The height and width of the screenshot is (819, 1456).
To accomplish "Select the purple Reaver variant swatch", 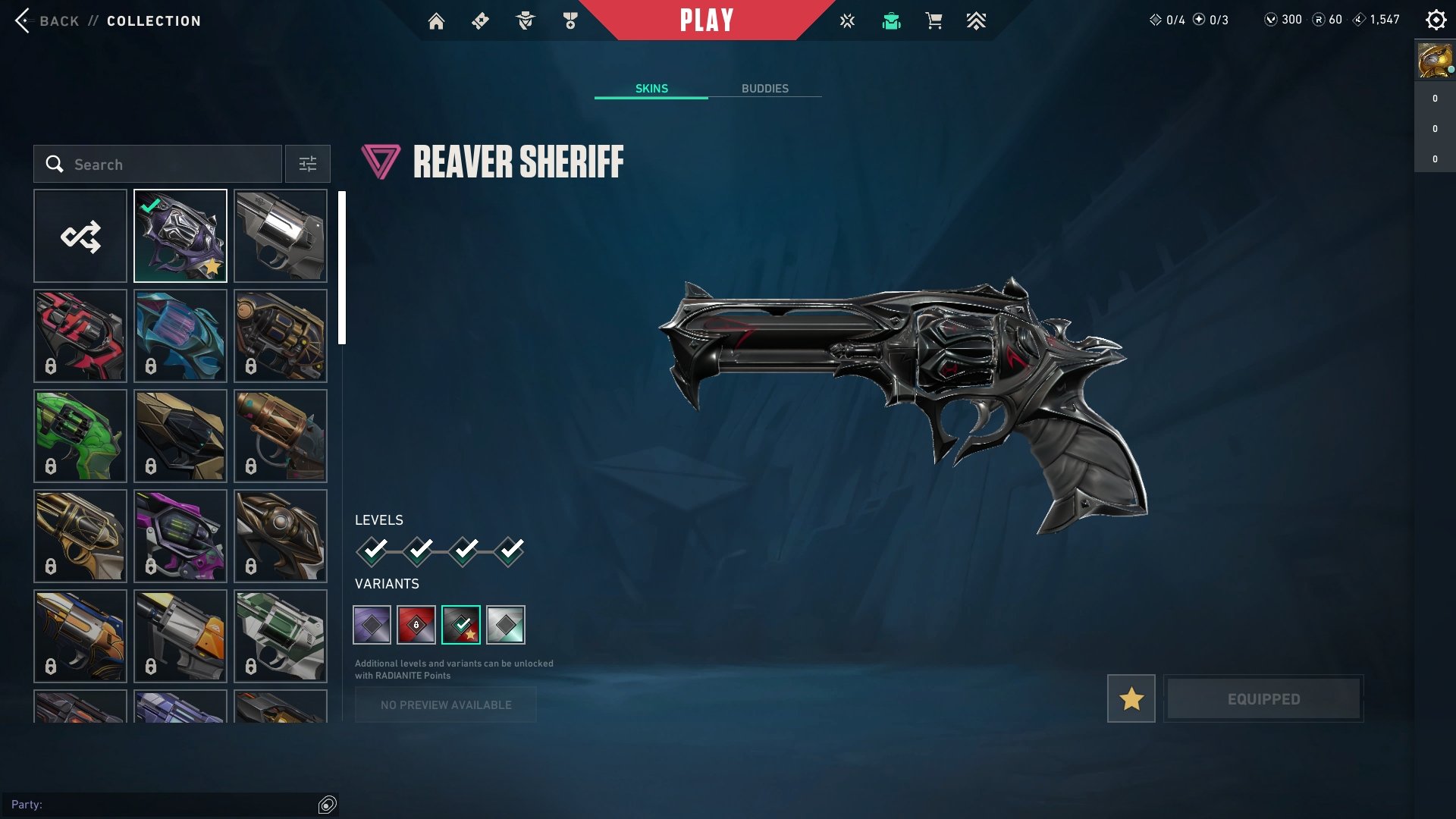I will click(372, 624).
